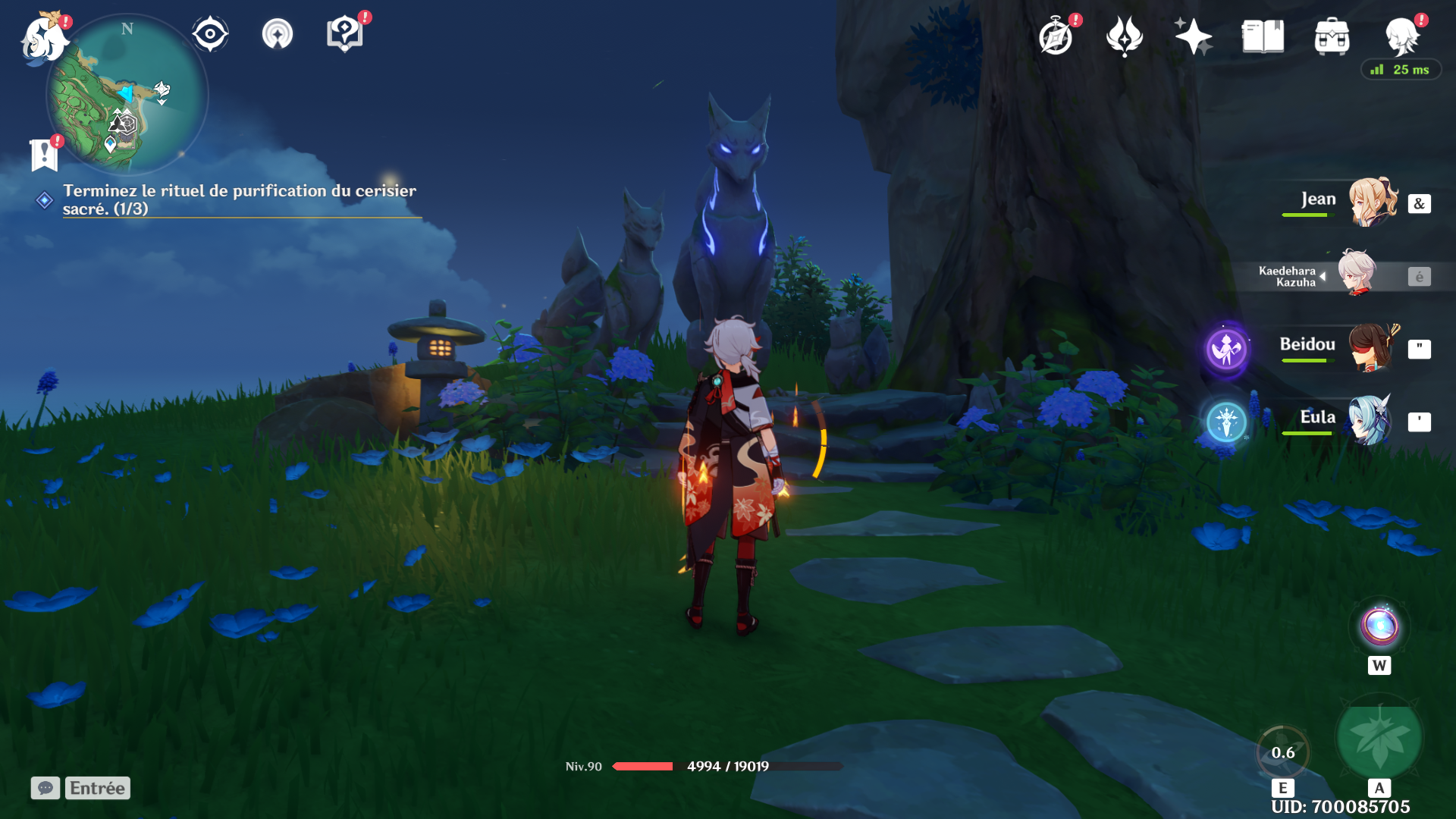The image size is (1456, 819).
Task: Open the Wish star icon
Action: [1193, 36]
